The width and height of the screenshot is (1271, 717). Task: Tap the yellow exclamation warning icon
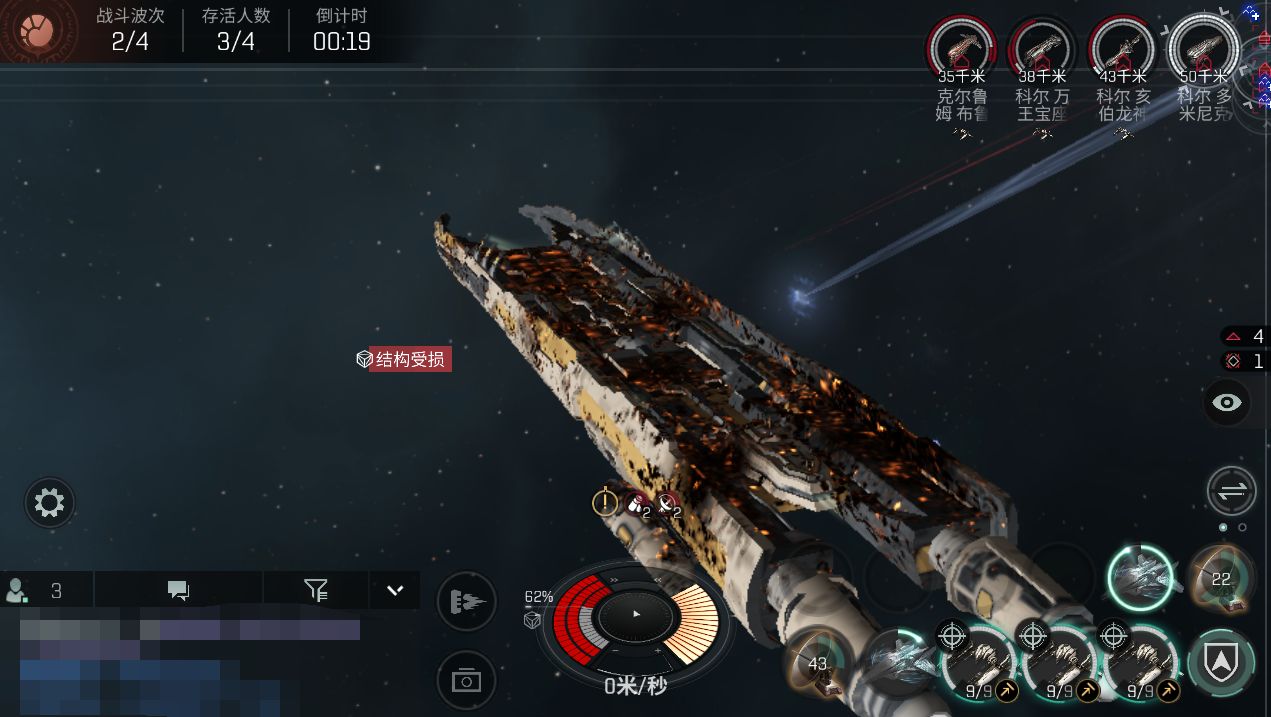tap(604, 502)
